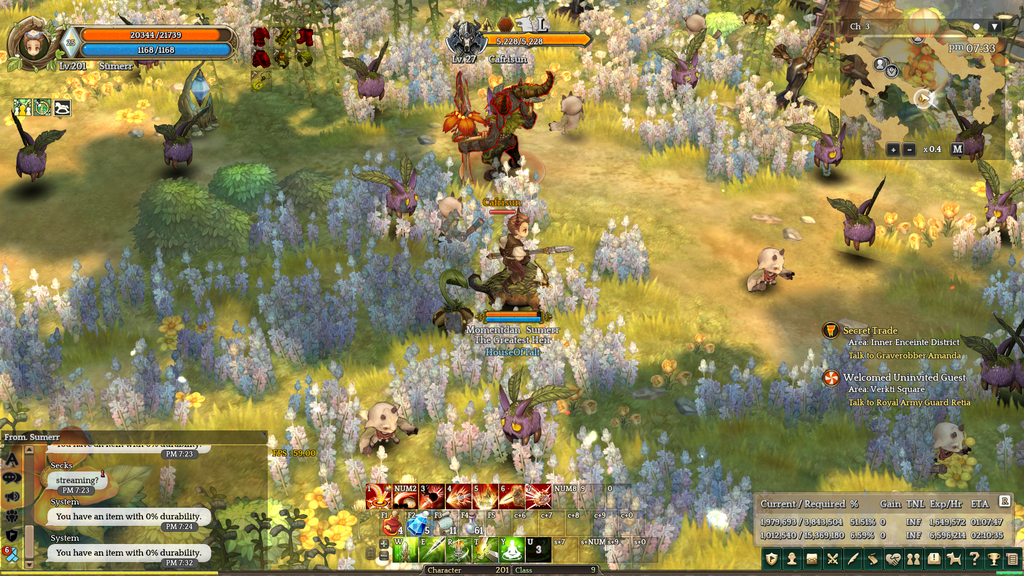Open the trophy achievements menu button

coord(994,558)
